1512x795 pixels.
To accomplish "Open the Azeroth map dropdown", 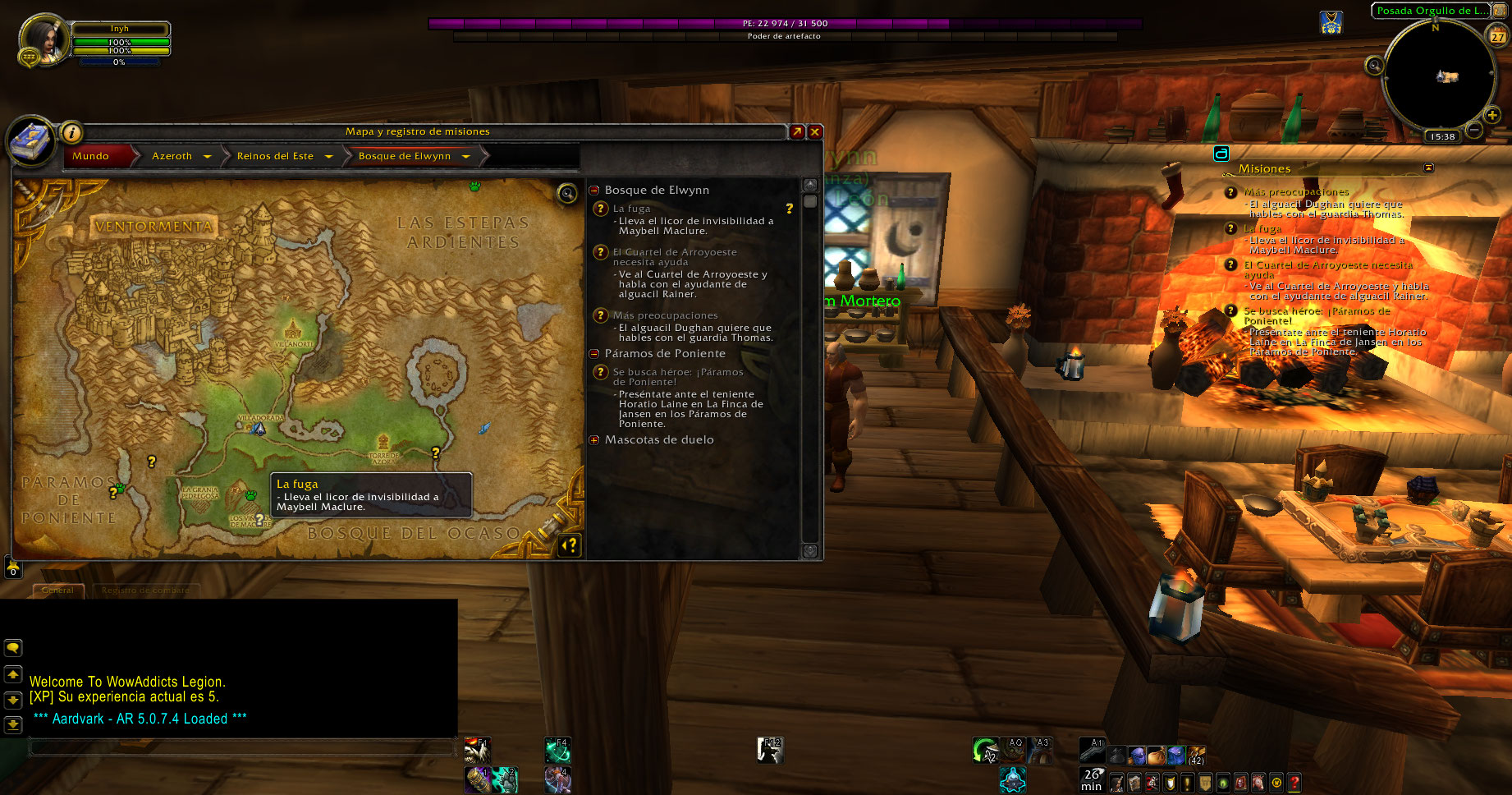I will pyautogui.click(x=208, y=156).
